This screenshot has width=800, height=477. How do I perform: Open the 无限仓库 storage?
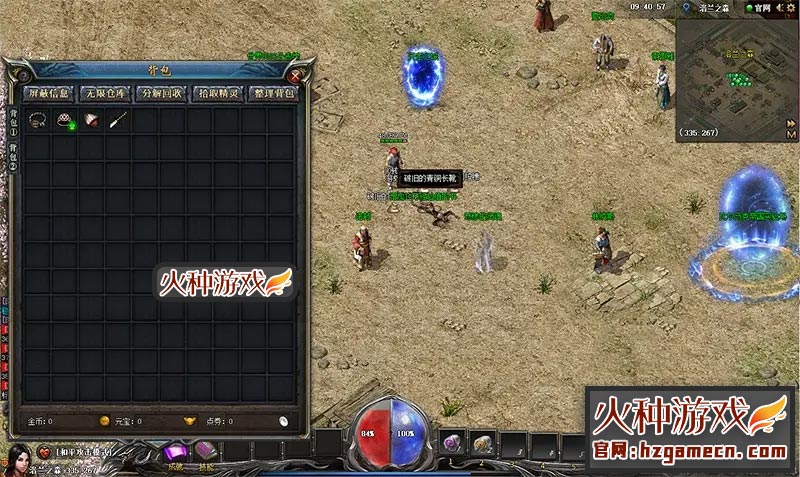[x=105, y=94]
